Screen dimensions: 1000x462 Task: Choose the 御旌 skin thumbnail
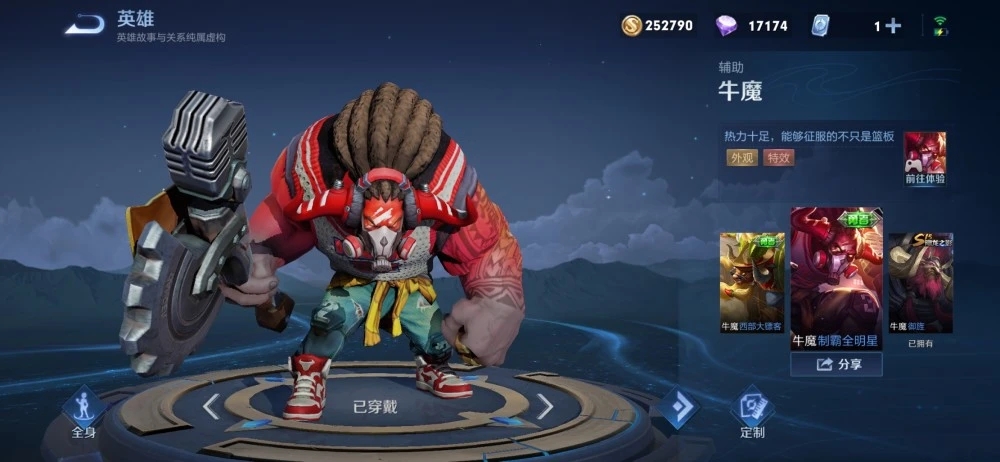tap(920, 282)
